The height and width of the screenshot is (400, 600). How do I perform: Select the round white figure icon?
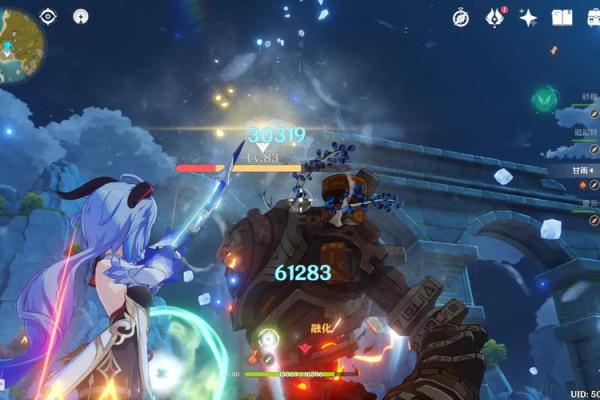coord(81,16)
